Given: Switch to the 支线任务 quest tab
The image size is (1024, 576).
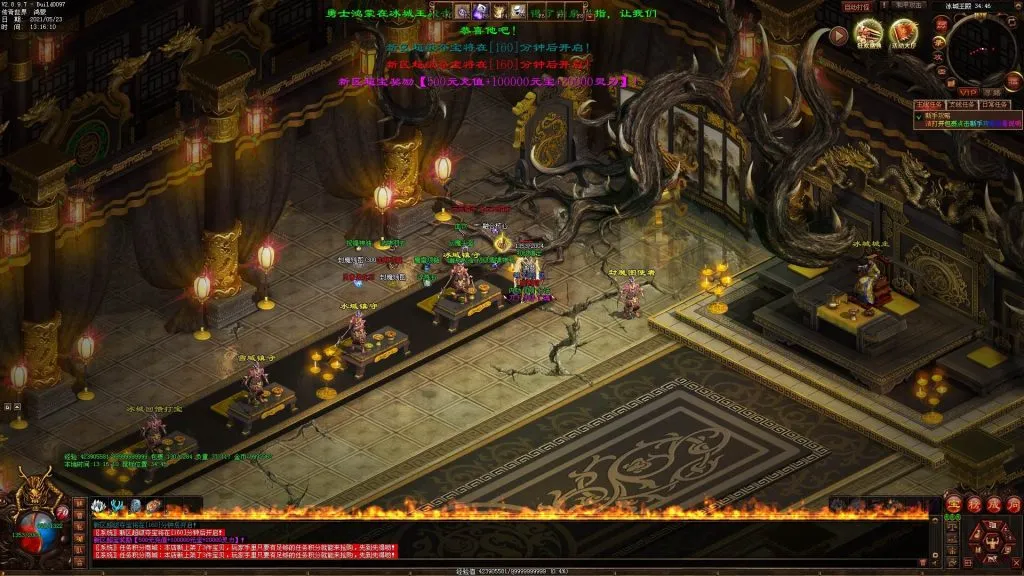Looking at the screenshot, I should pos(961,104).
